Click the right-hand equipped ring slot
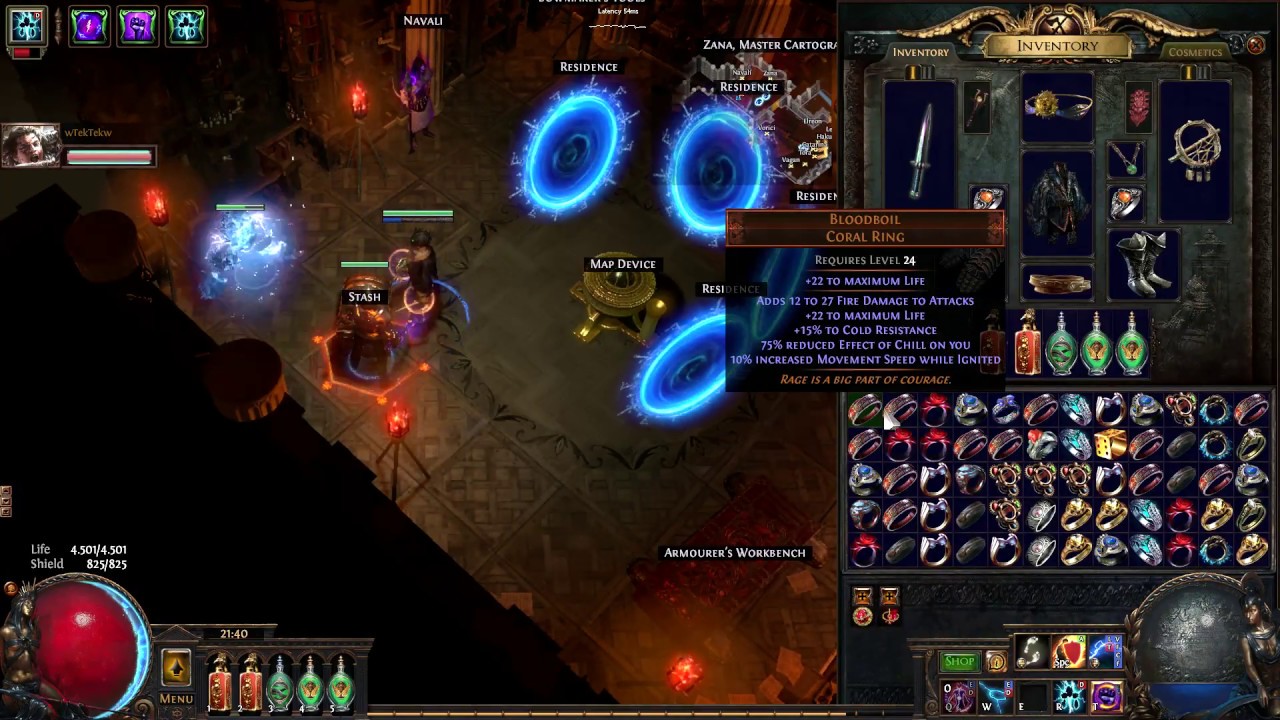Screen dimensions: 1280x720 (x=1126, y=203)
